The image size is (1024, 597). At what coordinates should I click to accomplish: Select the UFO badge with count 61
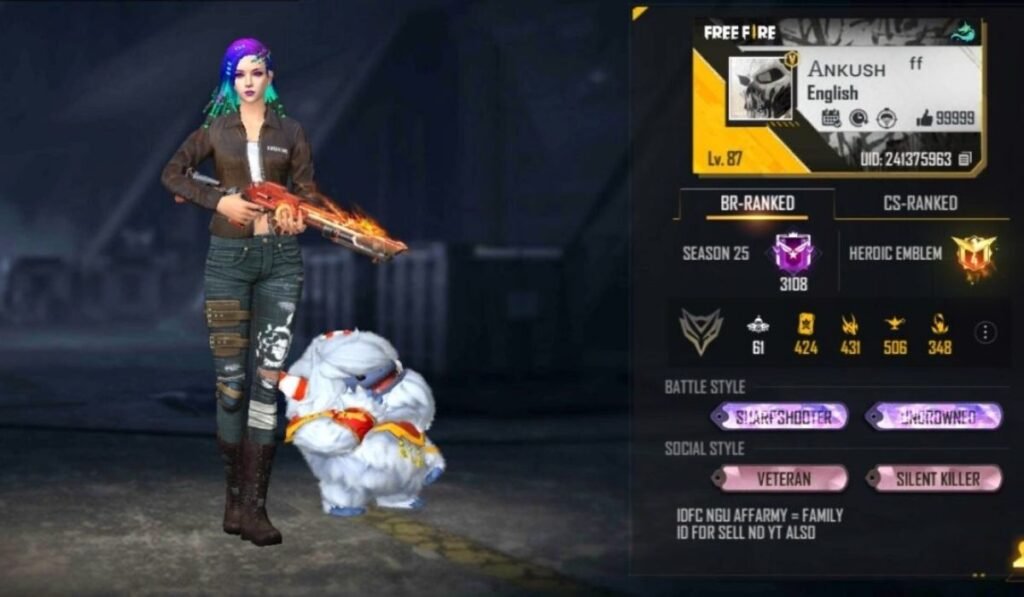click(758, 326)
